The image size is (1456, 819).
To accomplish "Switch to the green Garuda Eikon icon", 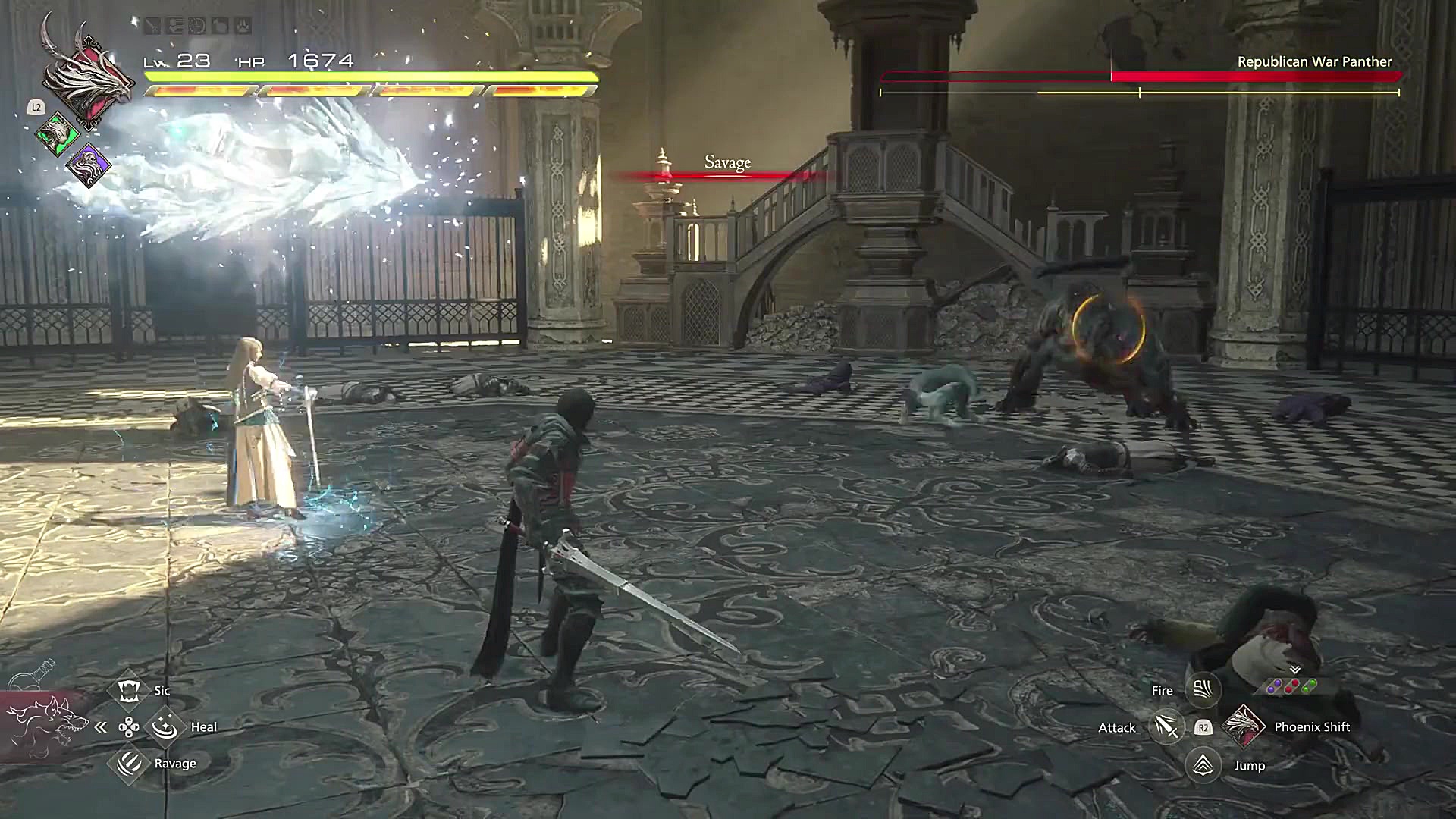I will click(58, 136).
